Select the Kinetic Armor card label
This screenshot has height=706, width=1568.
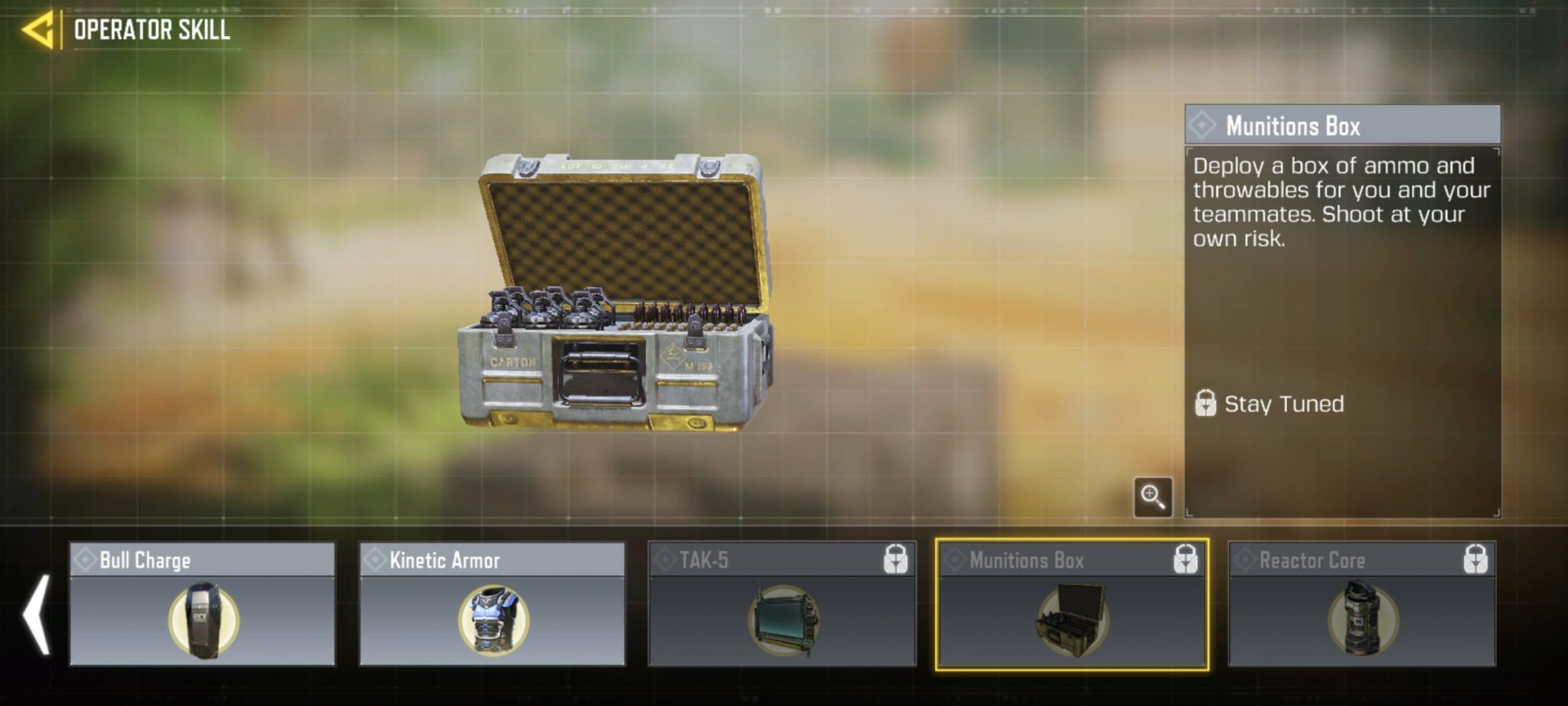click(x=448, y=559)
